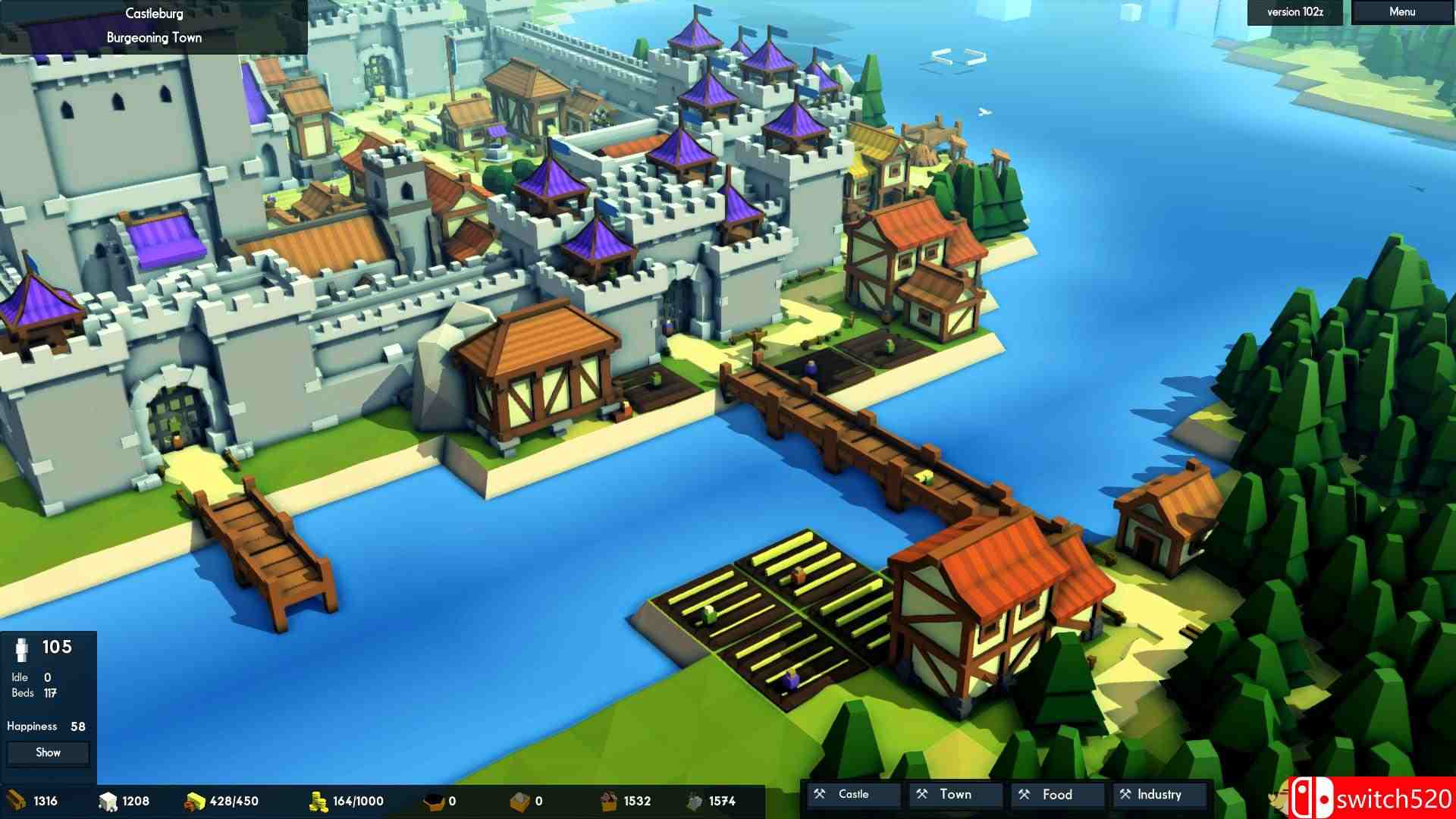Click the version 102z label
Viewport: 1456px width, 819px height.
click(1294, 12)
